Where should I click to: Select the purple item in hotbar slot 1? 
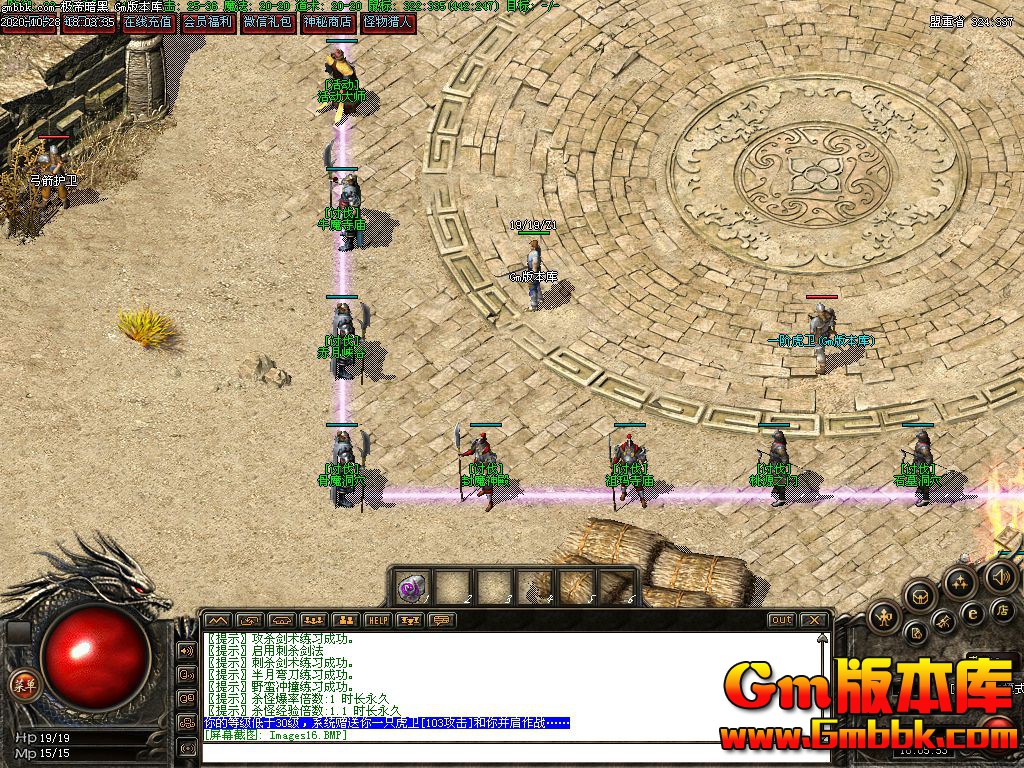click(x=411, y=588)
